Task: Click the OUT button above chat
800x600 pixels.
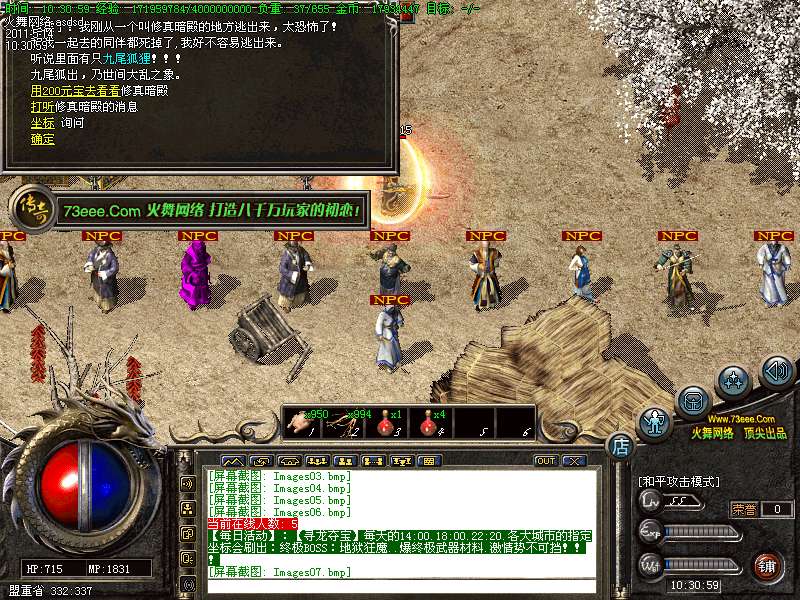Action: (545, 461)
